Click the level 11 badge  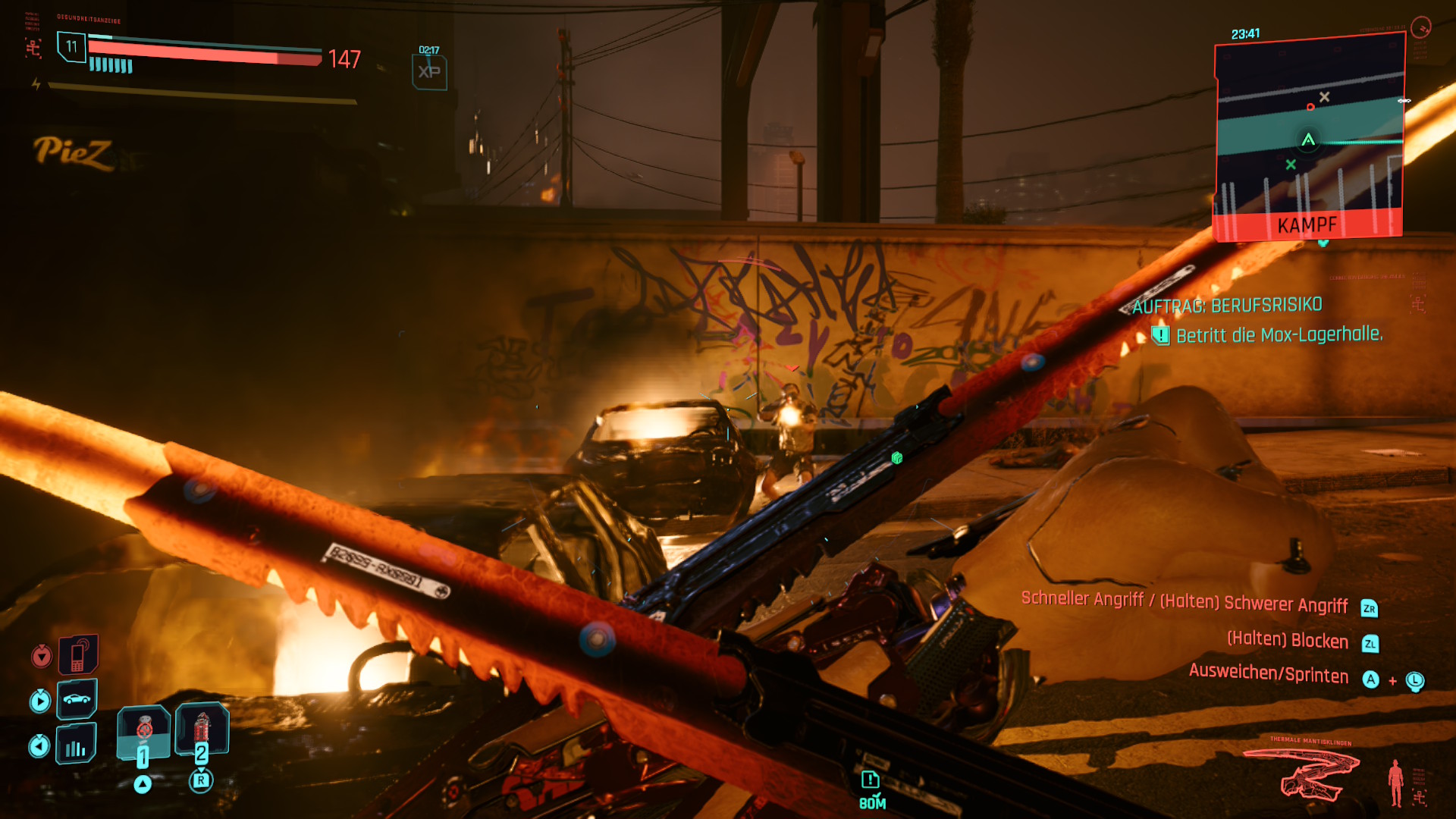tap(71, 47)
